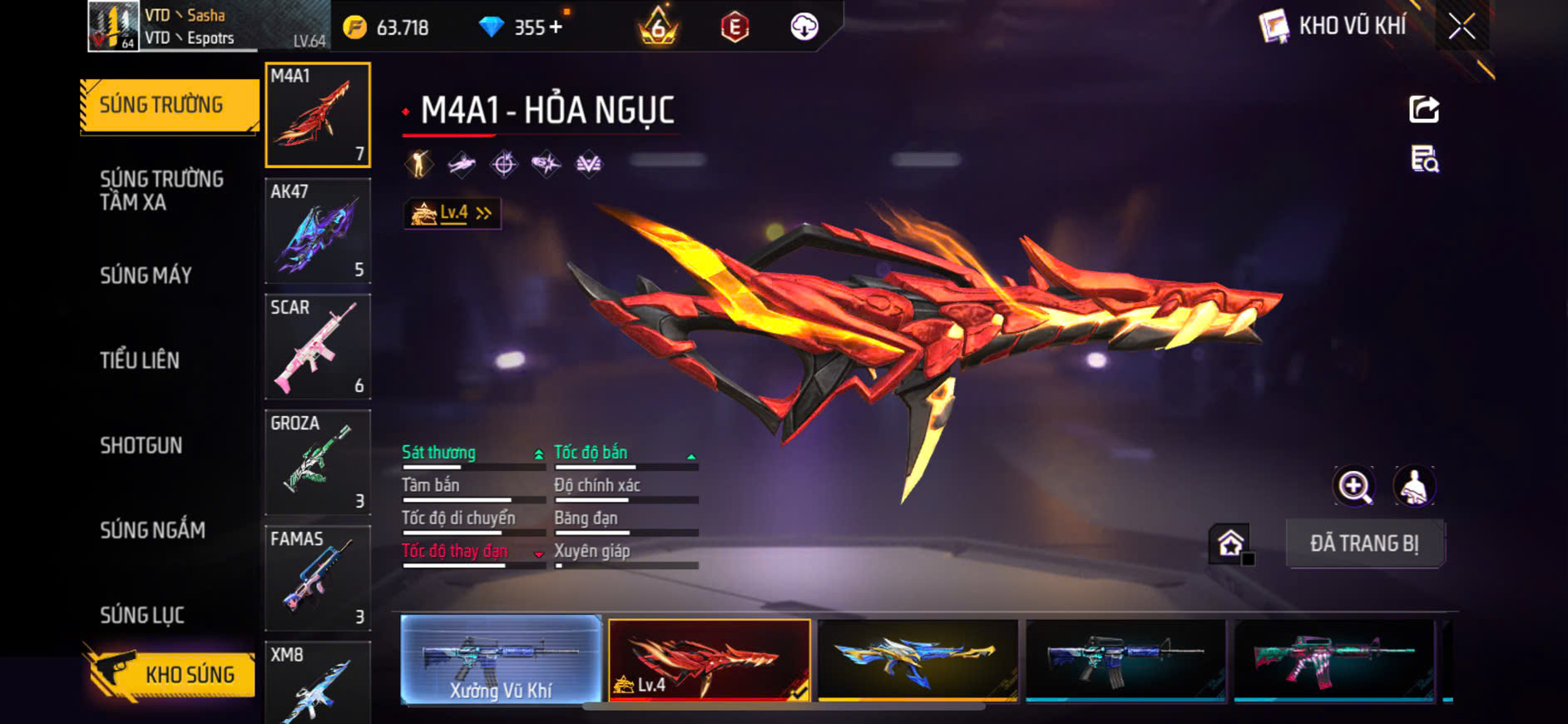Click the Đã Trang Bị button

click(1364, 543)
